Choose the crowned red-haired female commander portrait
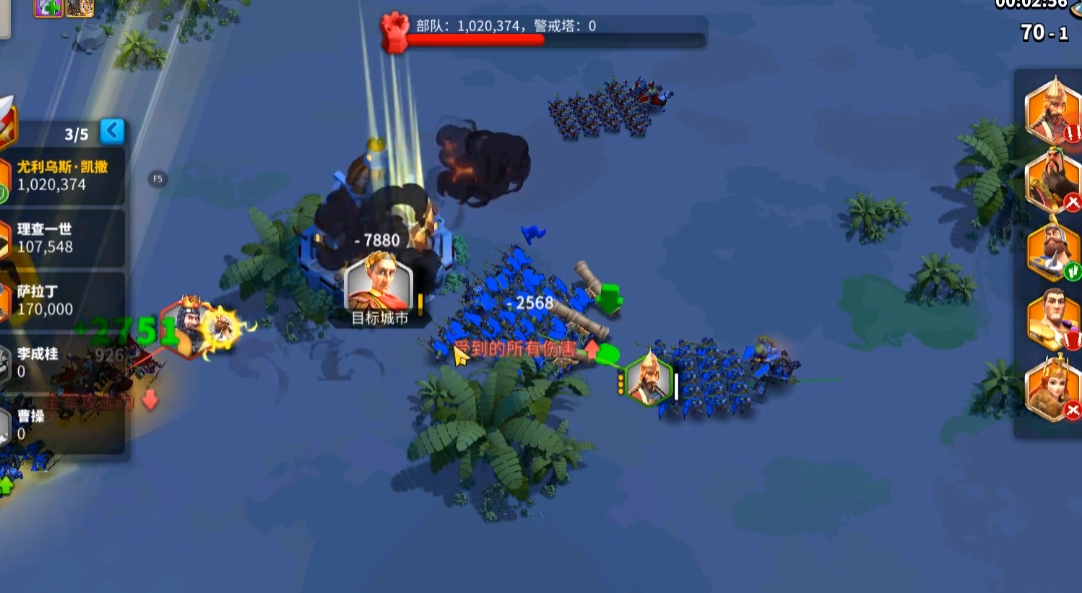 [1053, 388]
